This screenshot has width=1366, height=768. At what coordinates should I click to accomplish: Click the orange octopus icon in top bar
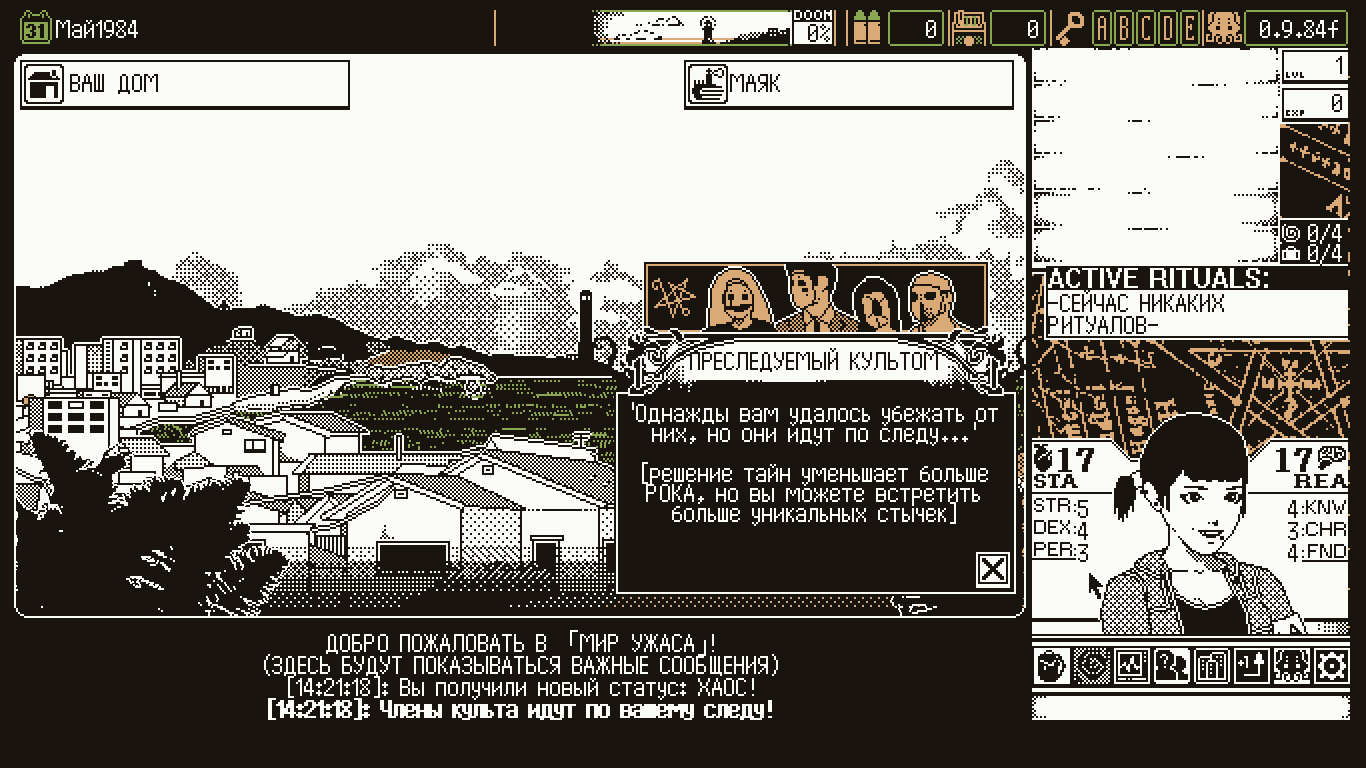tap(1222, 28)
